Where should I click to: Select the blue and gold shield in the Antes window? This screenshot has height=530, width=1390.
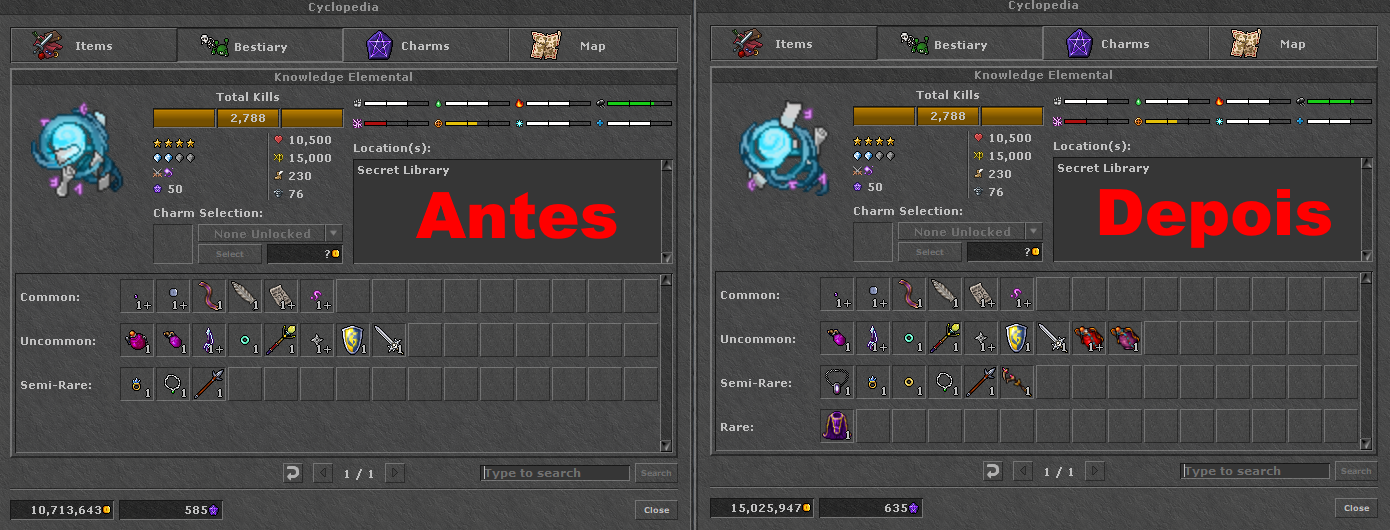pos(353,341)
